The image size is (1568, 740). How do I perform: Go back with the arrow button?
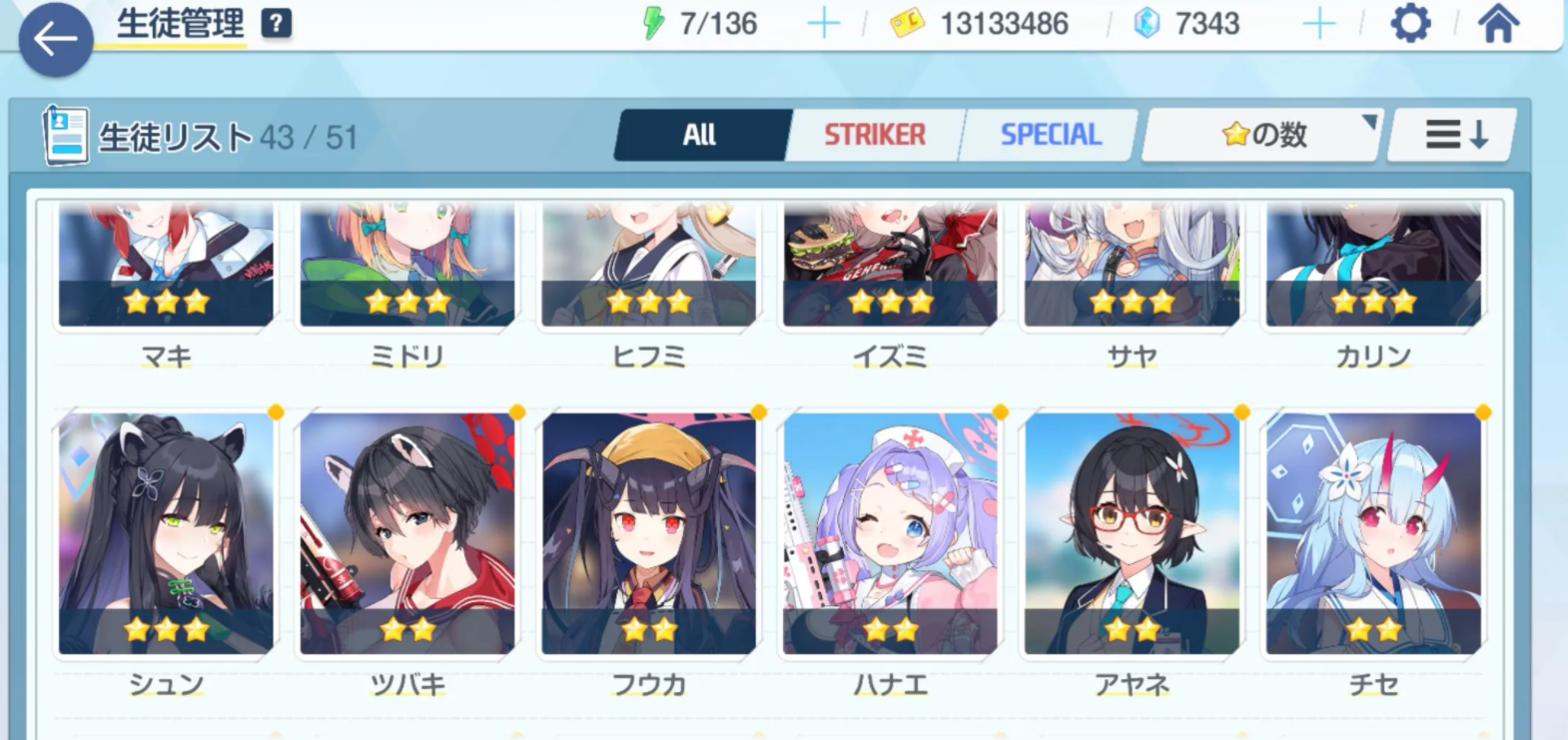(55, 40)
